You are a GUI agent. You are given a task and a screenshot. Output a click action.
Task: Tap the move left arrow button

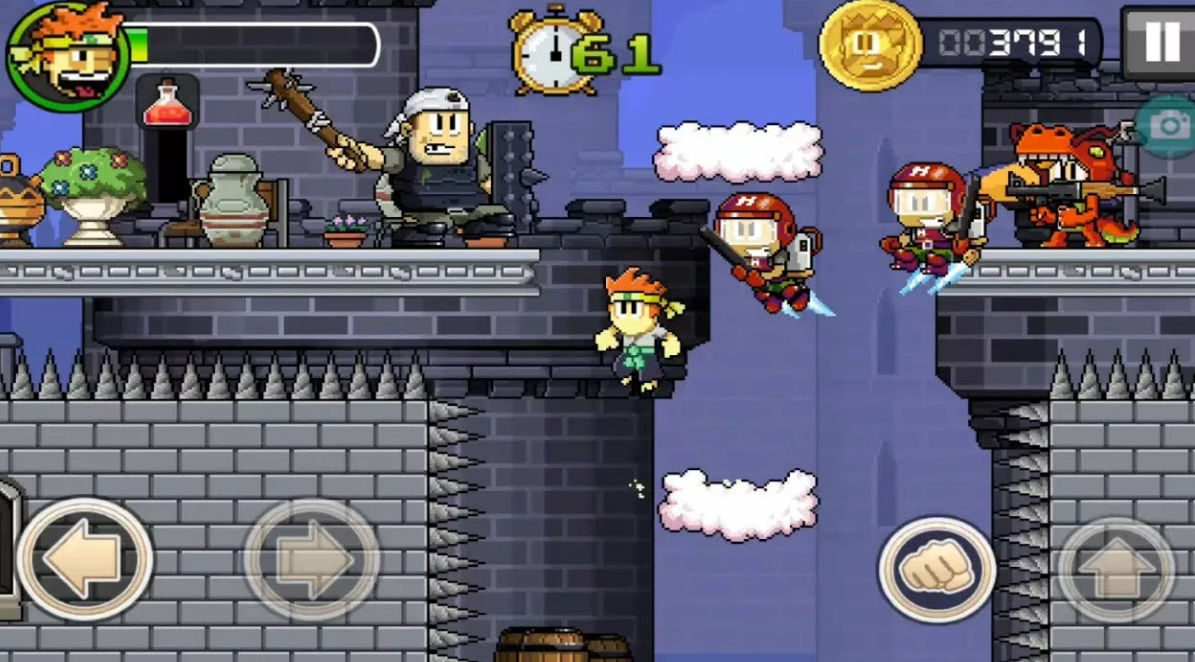pos(84,559)
